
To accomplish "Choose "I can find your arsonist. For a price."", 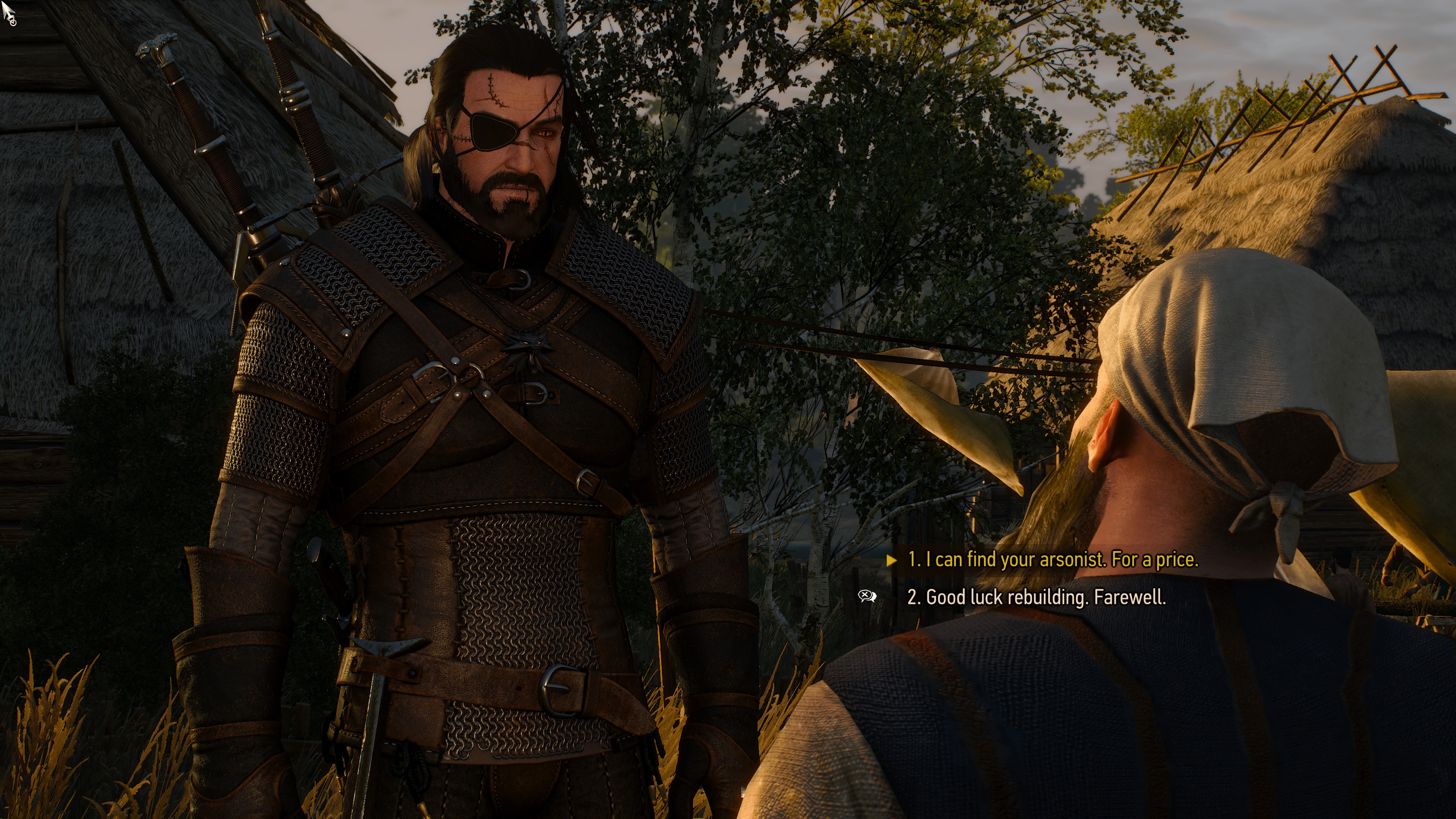I will (1052, 560).
